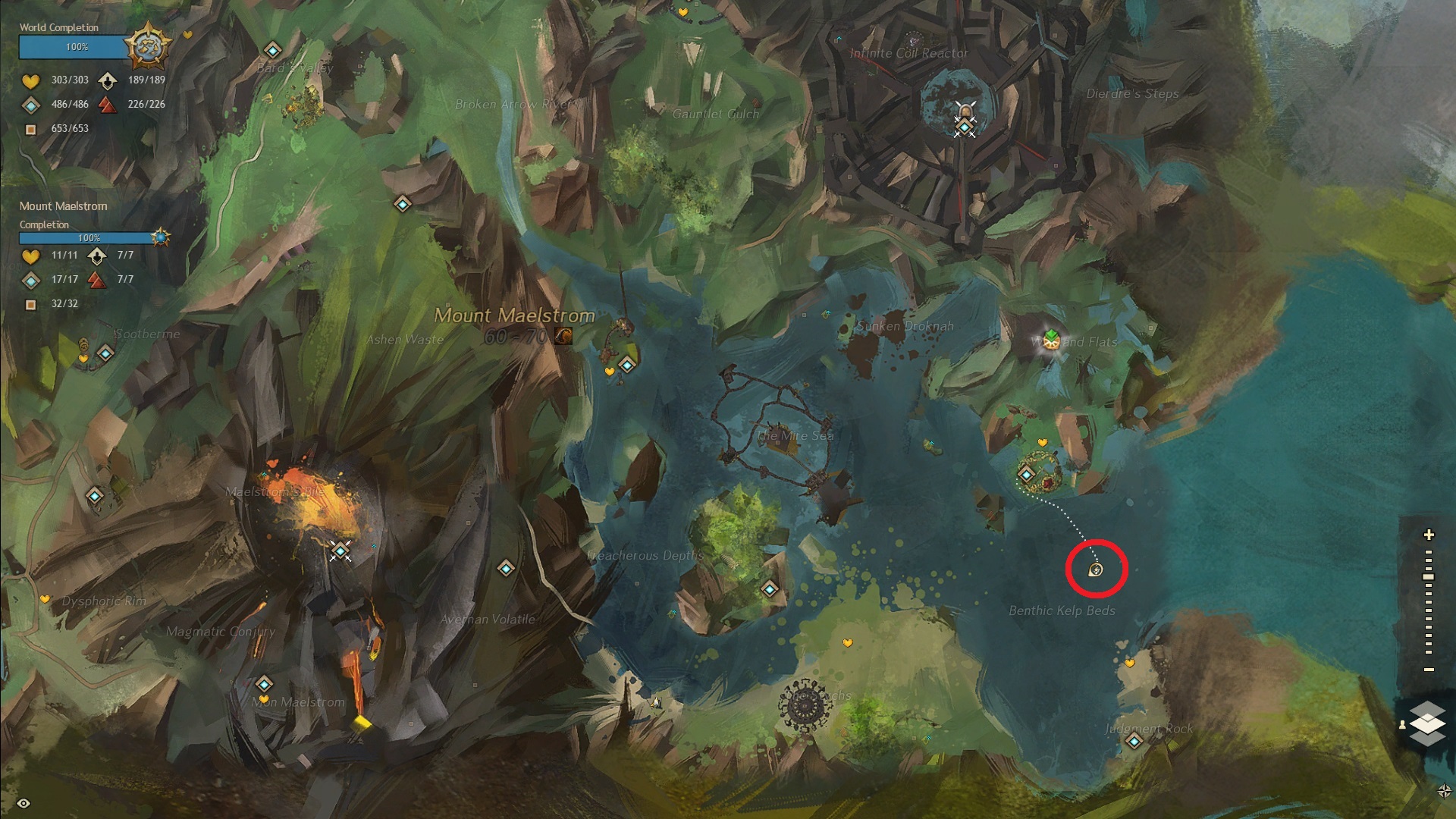Select the Treacherous Depths island waypoint
This screenshot has width=1456, height=819.
tap(770, 589)
